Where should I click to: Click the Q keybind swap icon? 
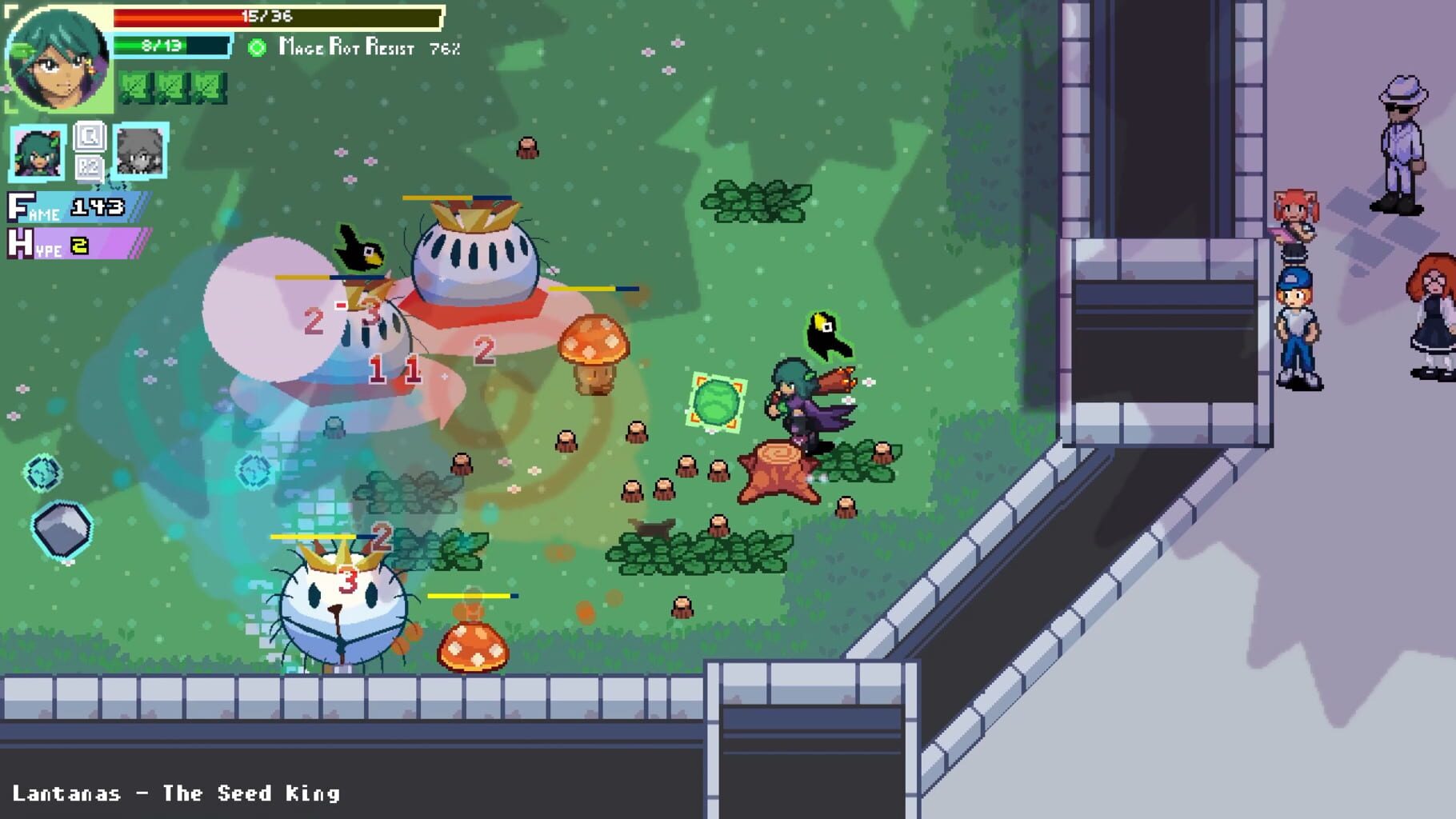(x=90, y=137)
